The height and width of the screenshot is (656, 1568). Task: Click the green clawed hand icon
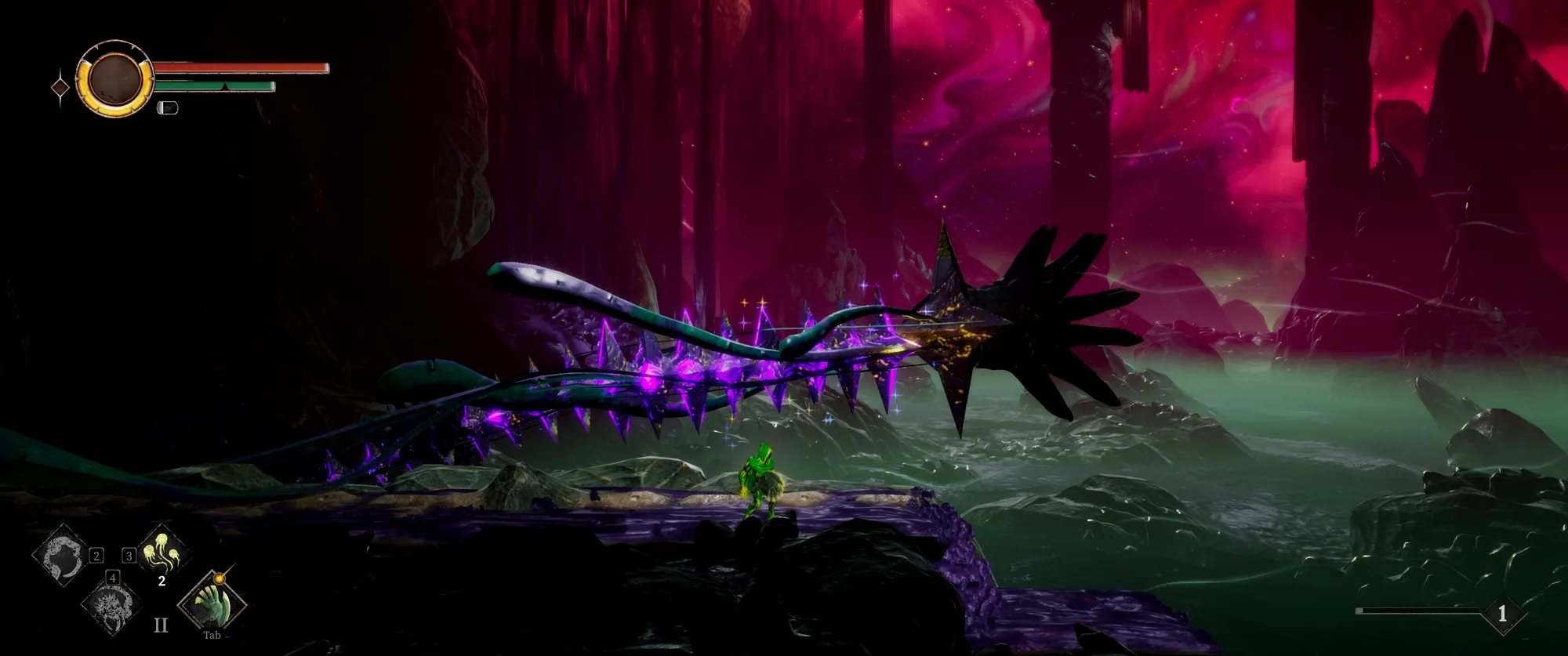pos(212,603)
